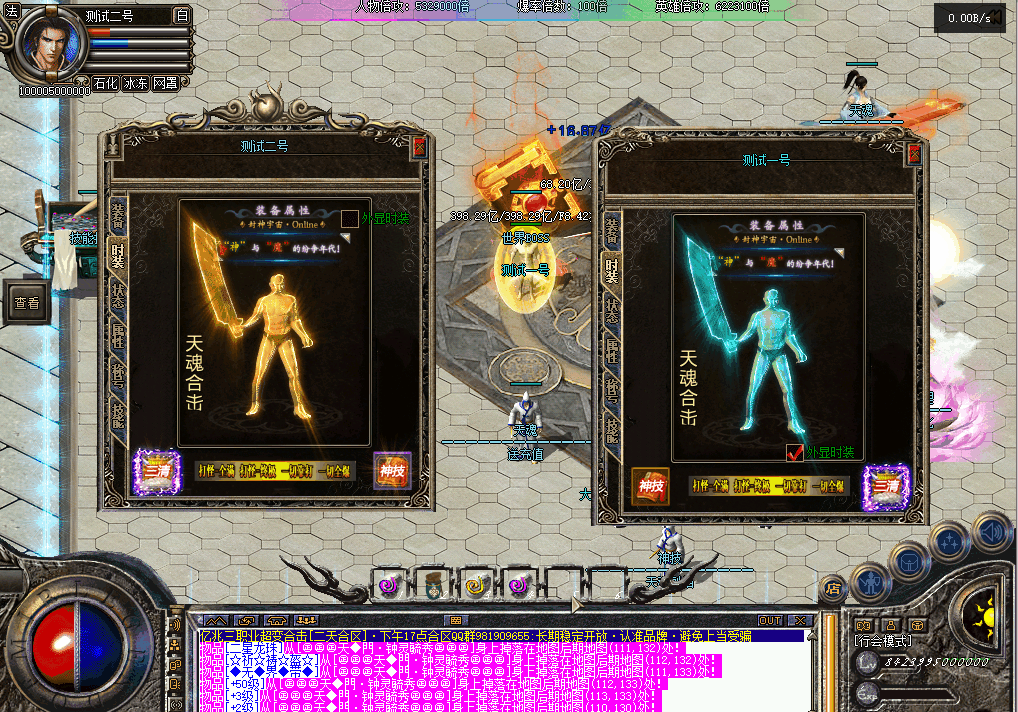1018x712 pixels.
Task: Close the chat window with X
Action: tap(798, 621)
